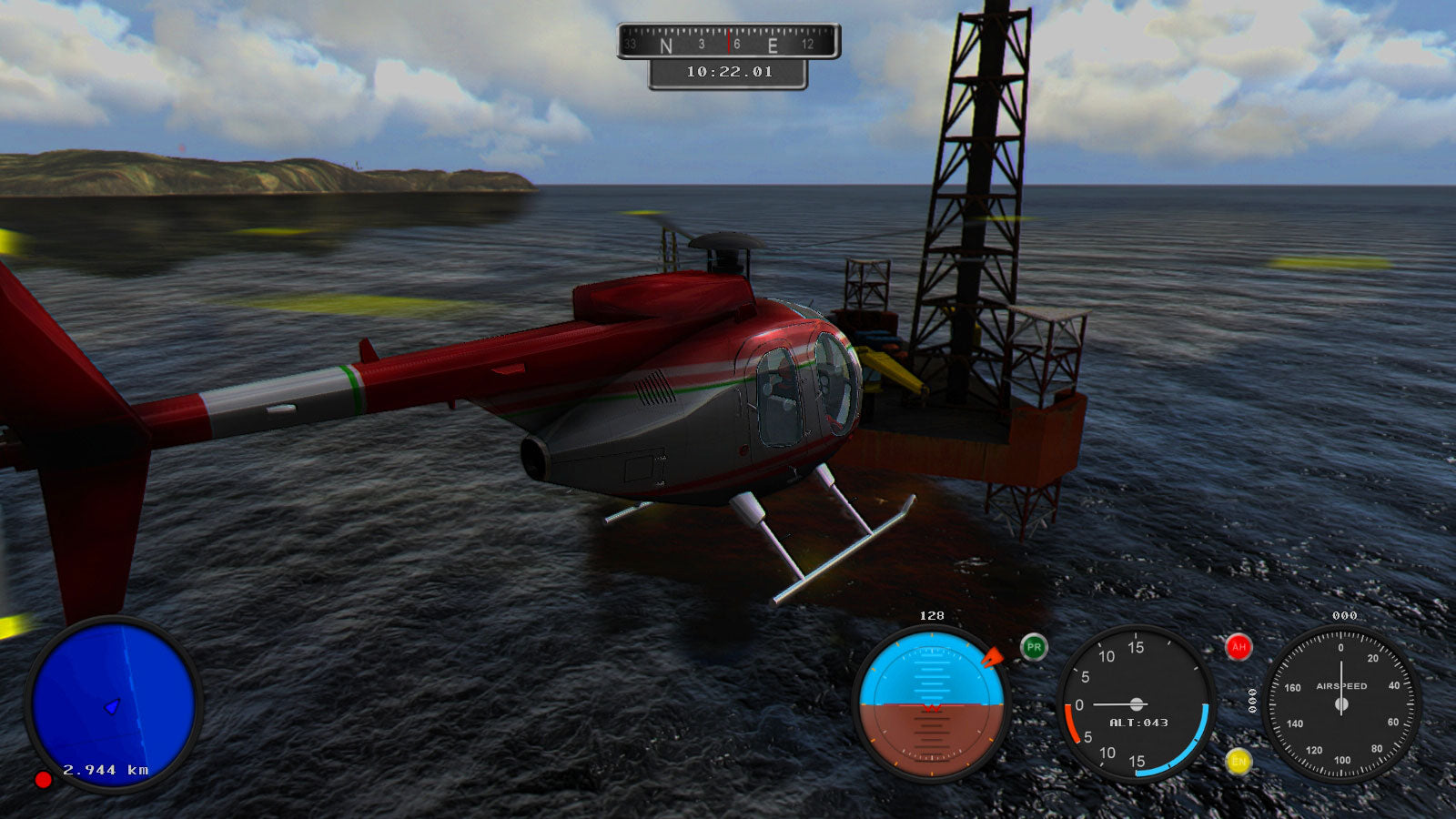Viewport: 1456px width, 819px height.
Task: Click the circular blue radar minimap
Action: [113, 703]
